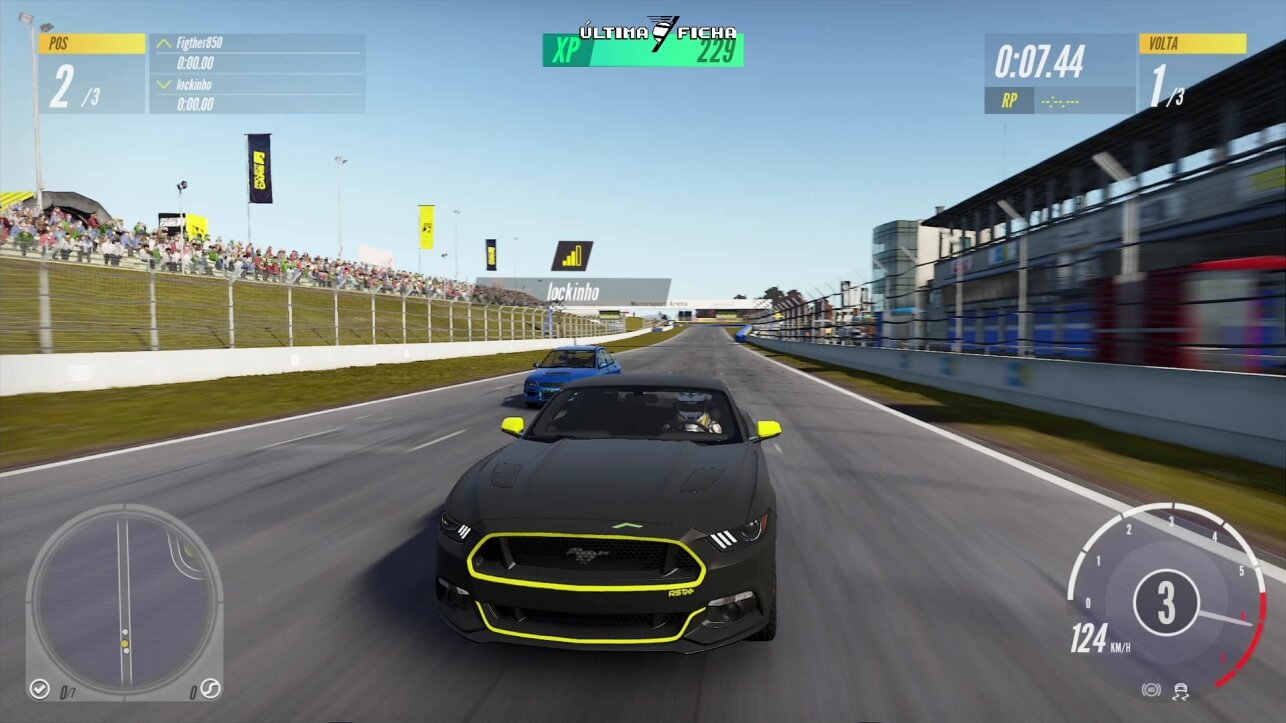Click the signal bars icon above lockinho

click(x=572, y=256)
